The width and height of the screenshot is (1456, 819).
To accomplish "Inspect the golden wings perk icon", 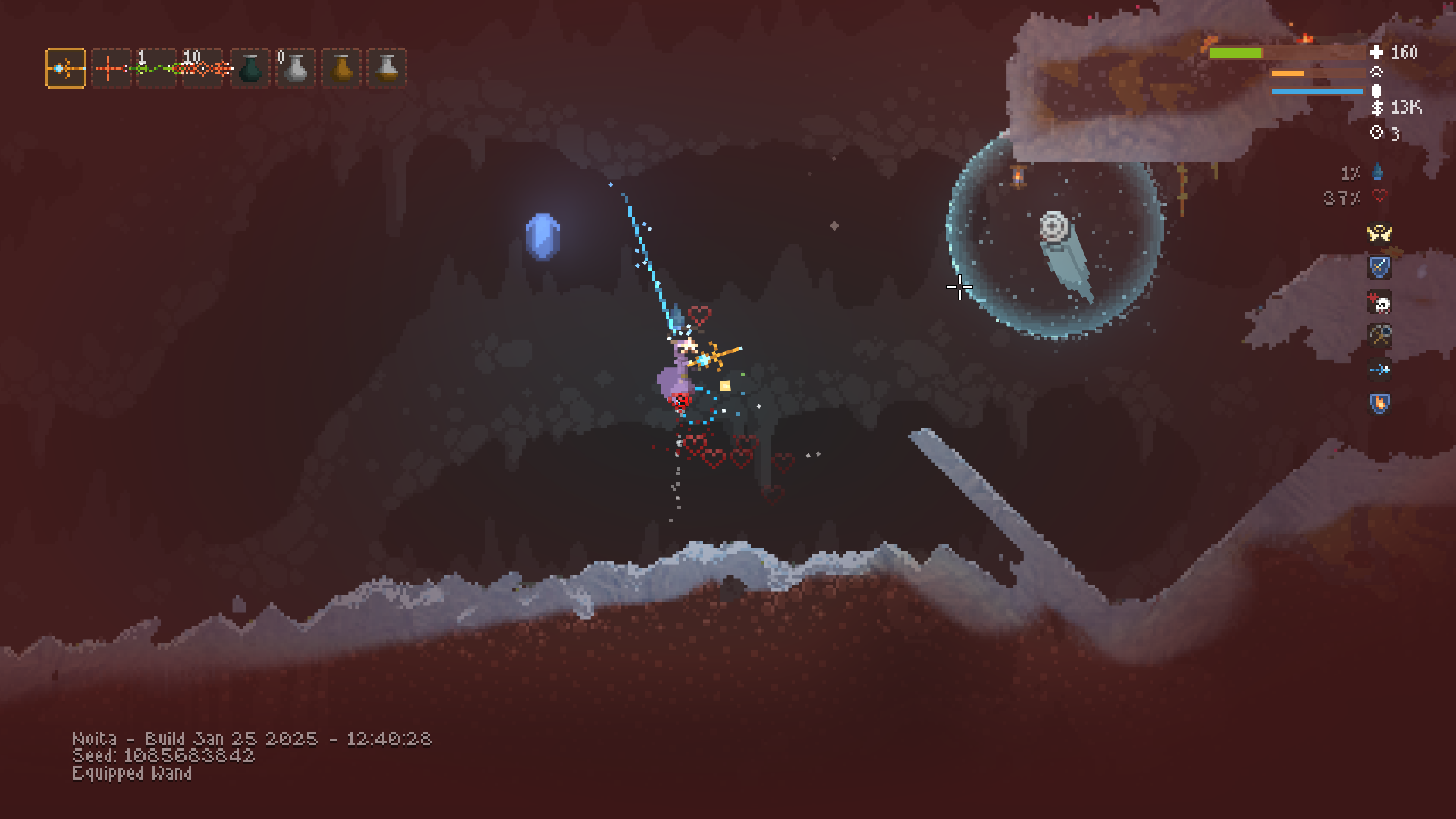I will click(1379, 233).
